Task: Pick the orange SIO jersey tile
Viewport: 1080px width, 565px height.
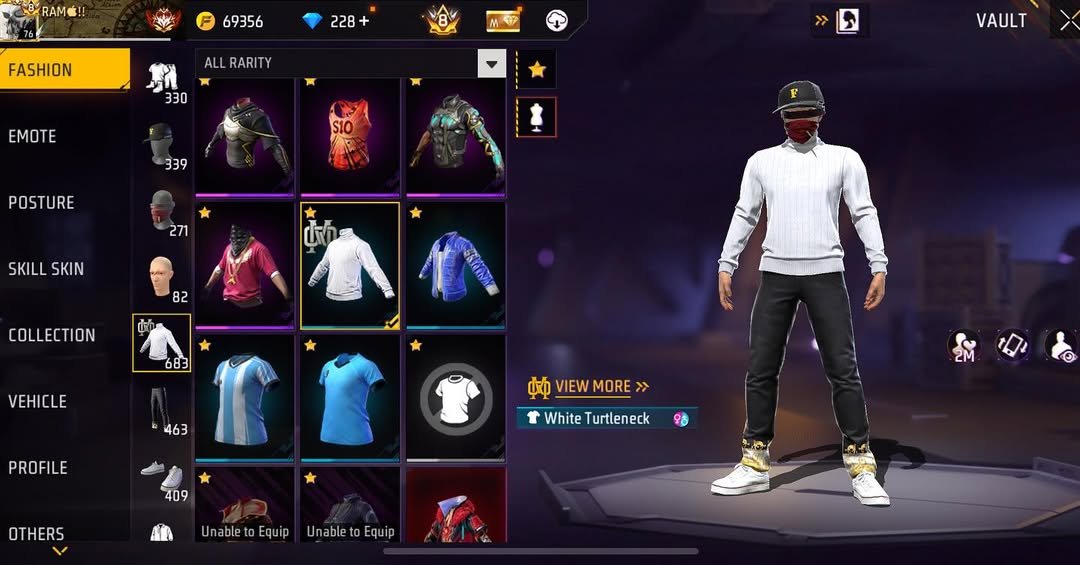Action: [350, 135]
